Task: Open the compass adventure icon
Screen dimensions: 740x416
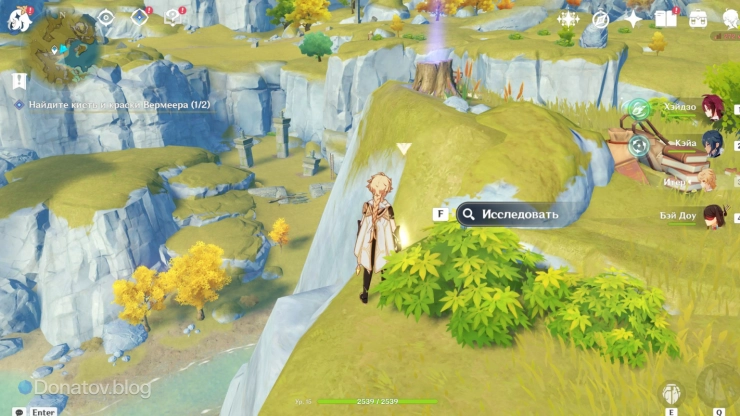Action: click(600, 19)
